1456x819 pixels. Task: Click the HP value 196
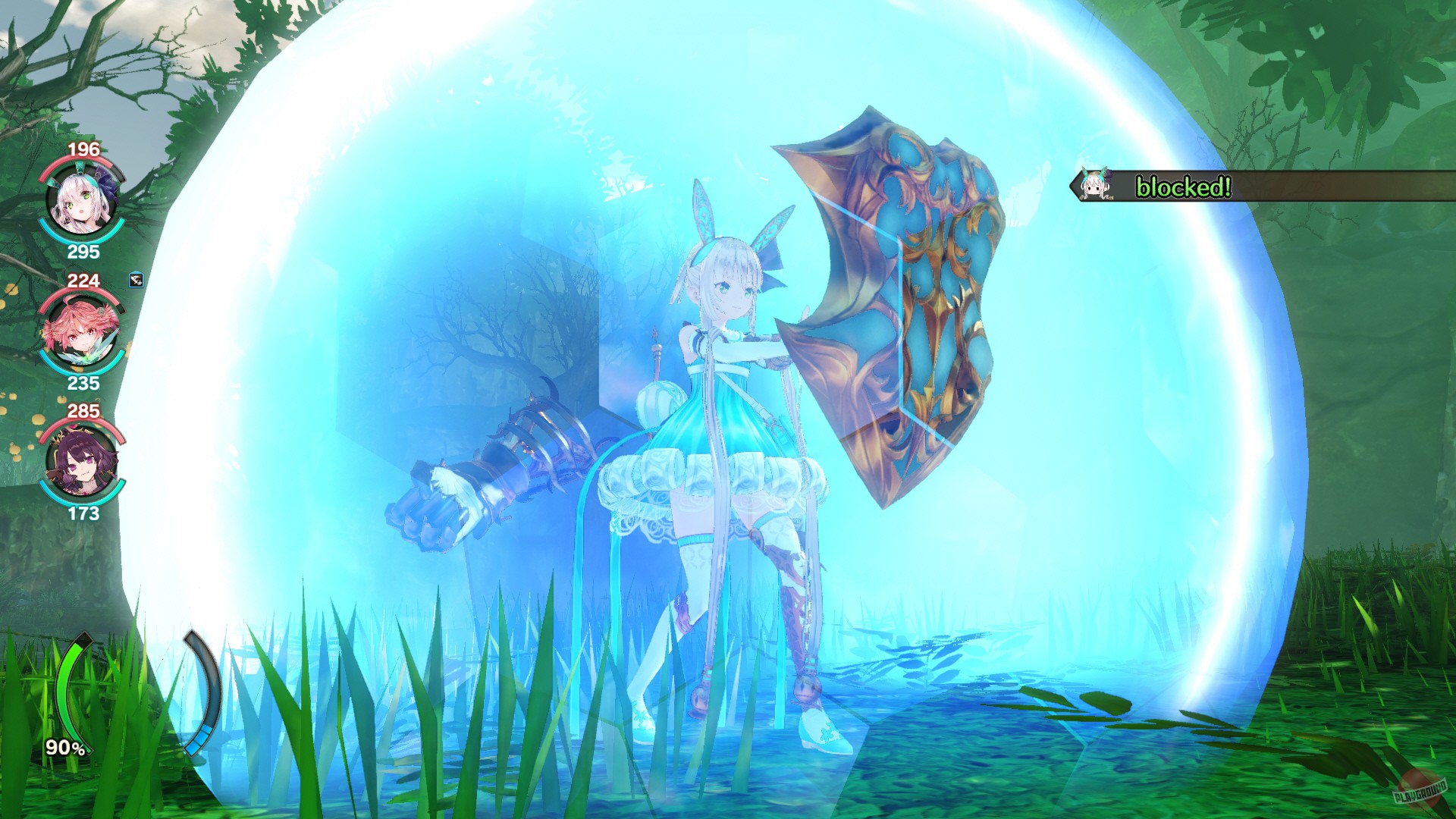coord(83,149)
